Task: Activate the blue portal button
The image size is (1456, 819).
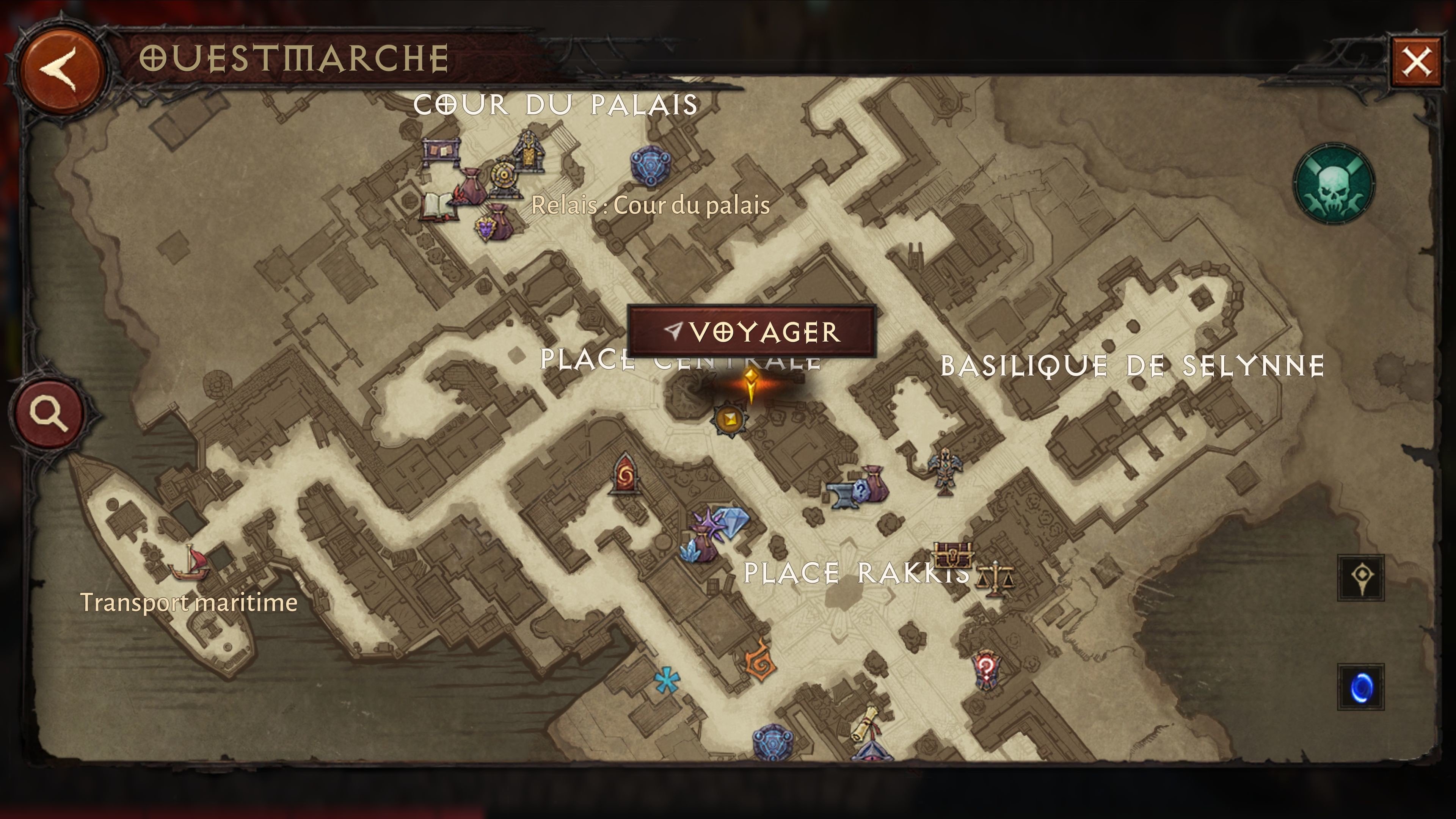Action: [x=1360, y=687]
